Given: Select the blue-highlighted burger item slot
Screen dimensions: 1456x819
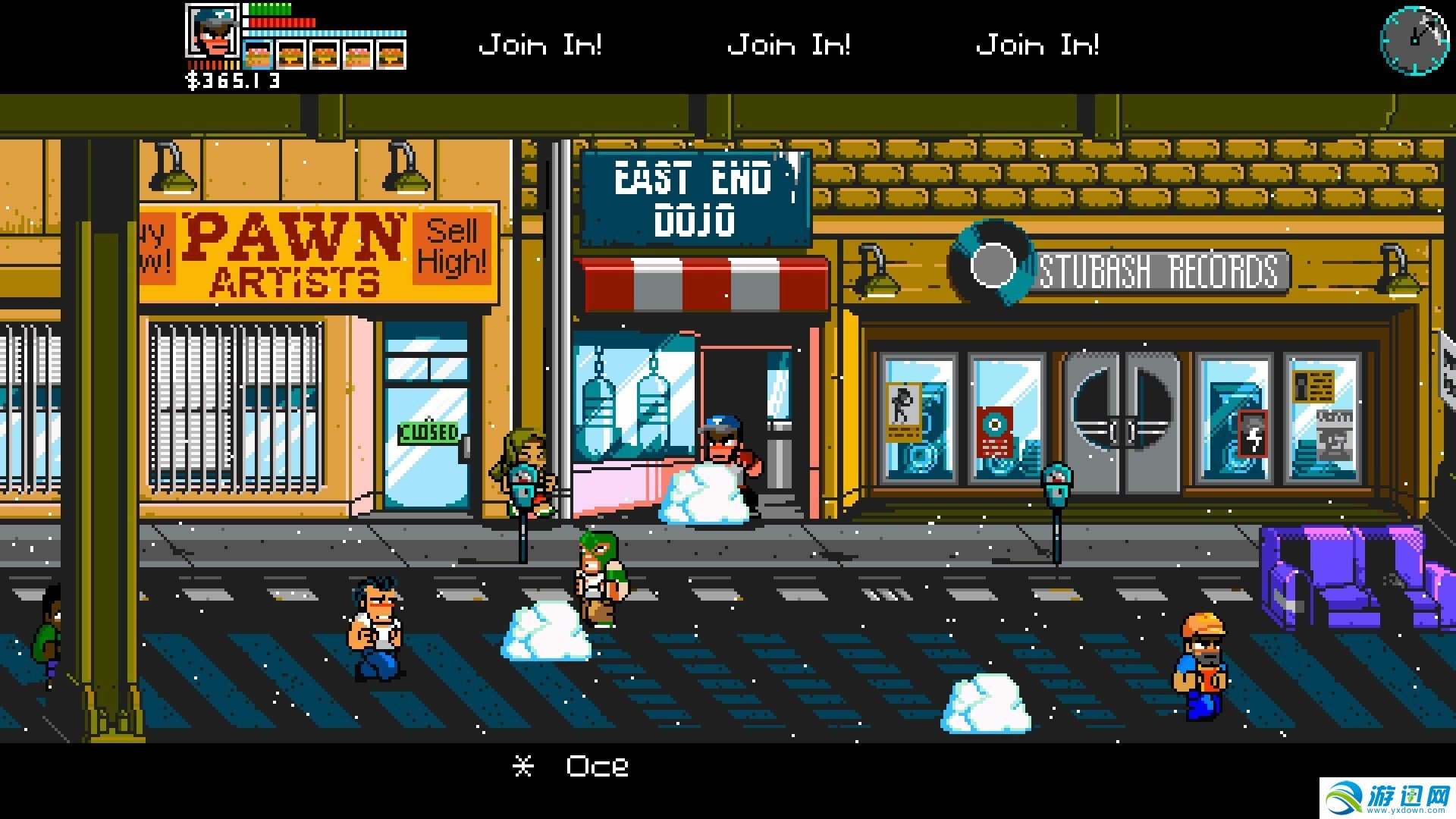Looking at the screenshot, I should pyautogui.click(x=259, y=55).
